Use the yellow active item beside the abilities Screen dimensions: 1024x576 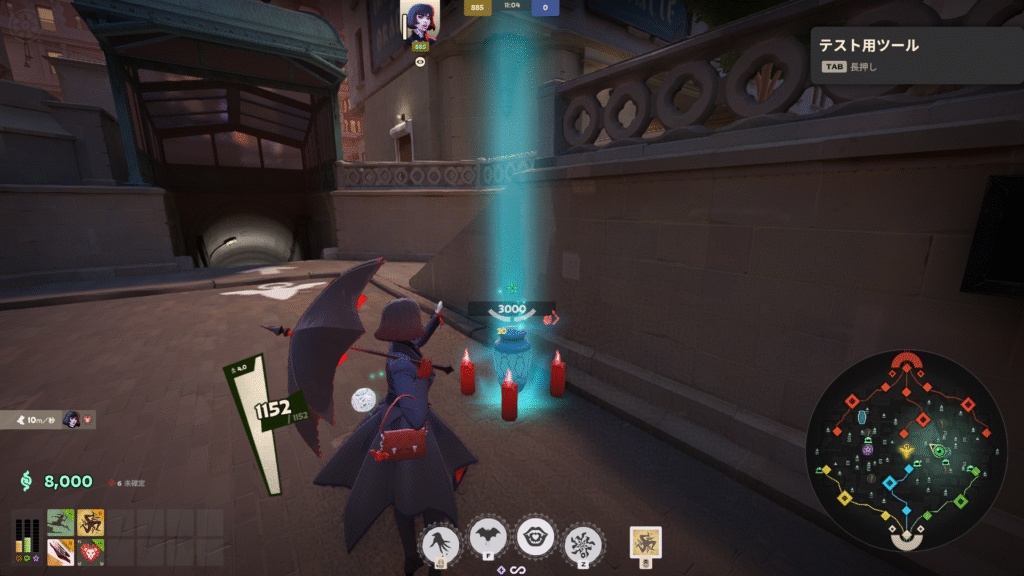pyautogui.click(x=646, y=542)
